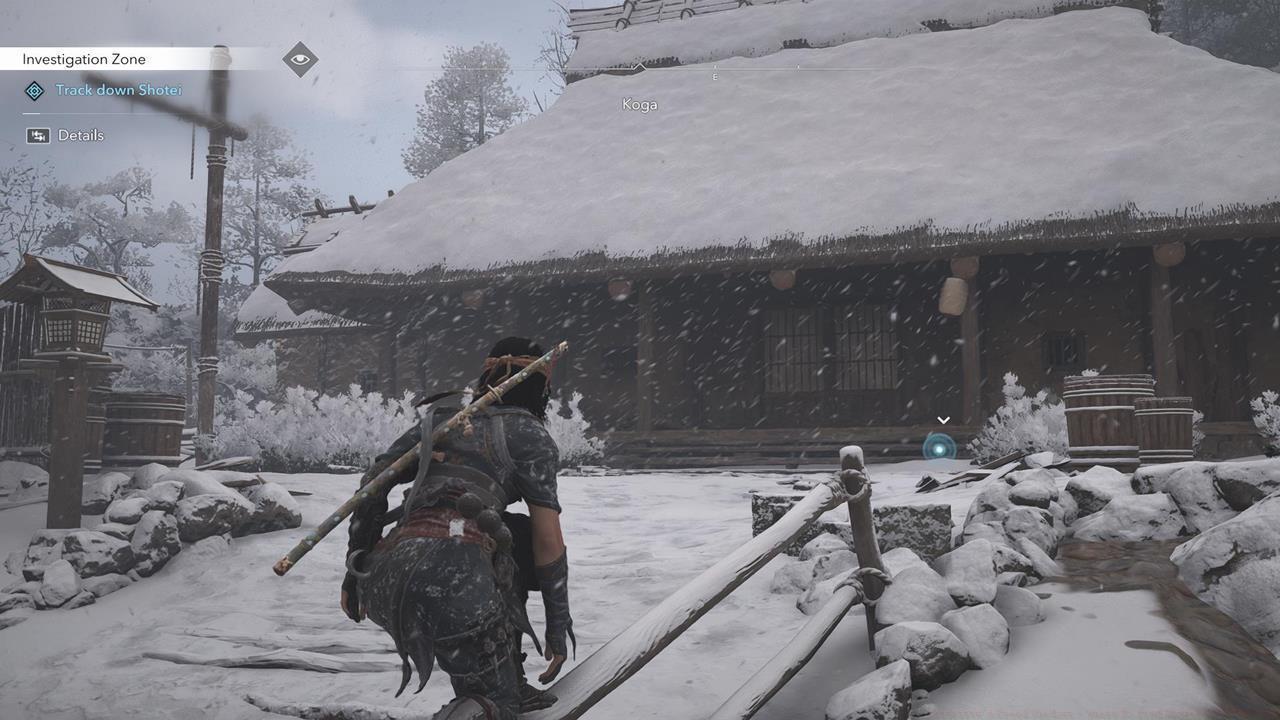The width and height of the screenshot is (1280, 720).
Task: Select the glowing blue interaction orb
Action: pos(940,448)
